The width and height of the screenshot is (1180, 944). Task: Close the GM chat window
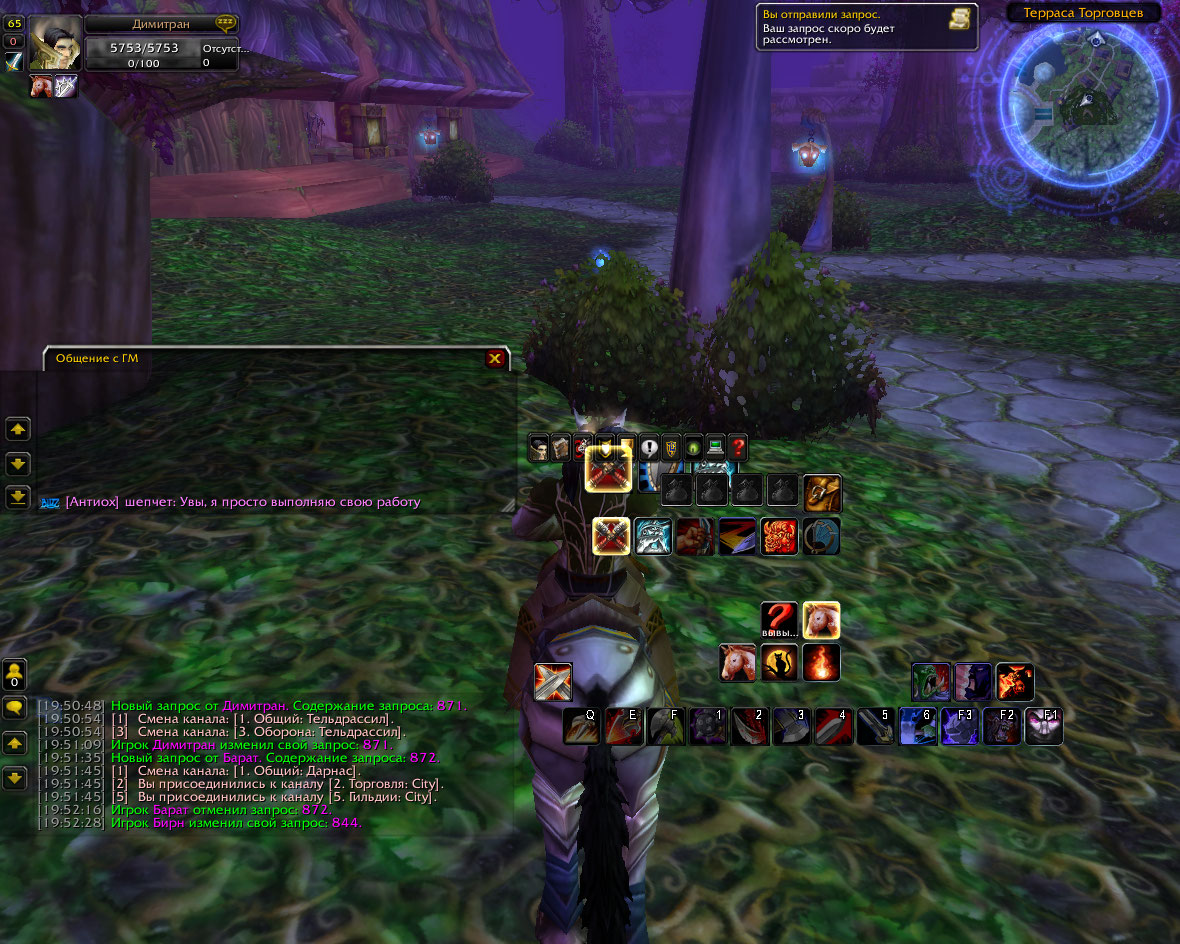point(494,359)
